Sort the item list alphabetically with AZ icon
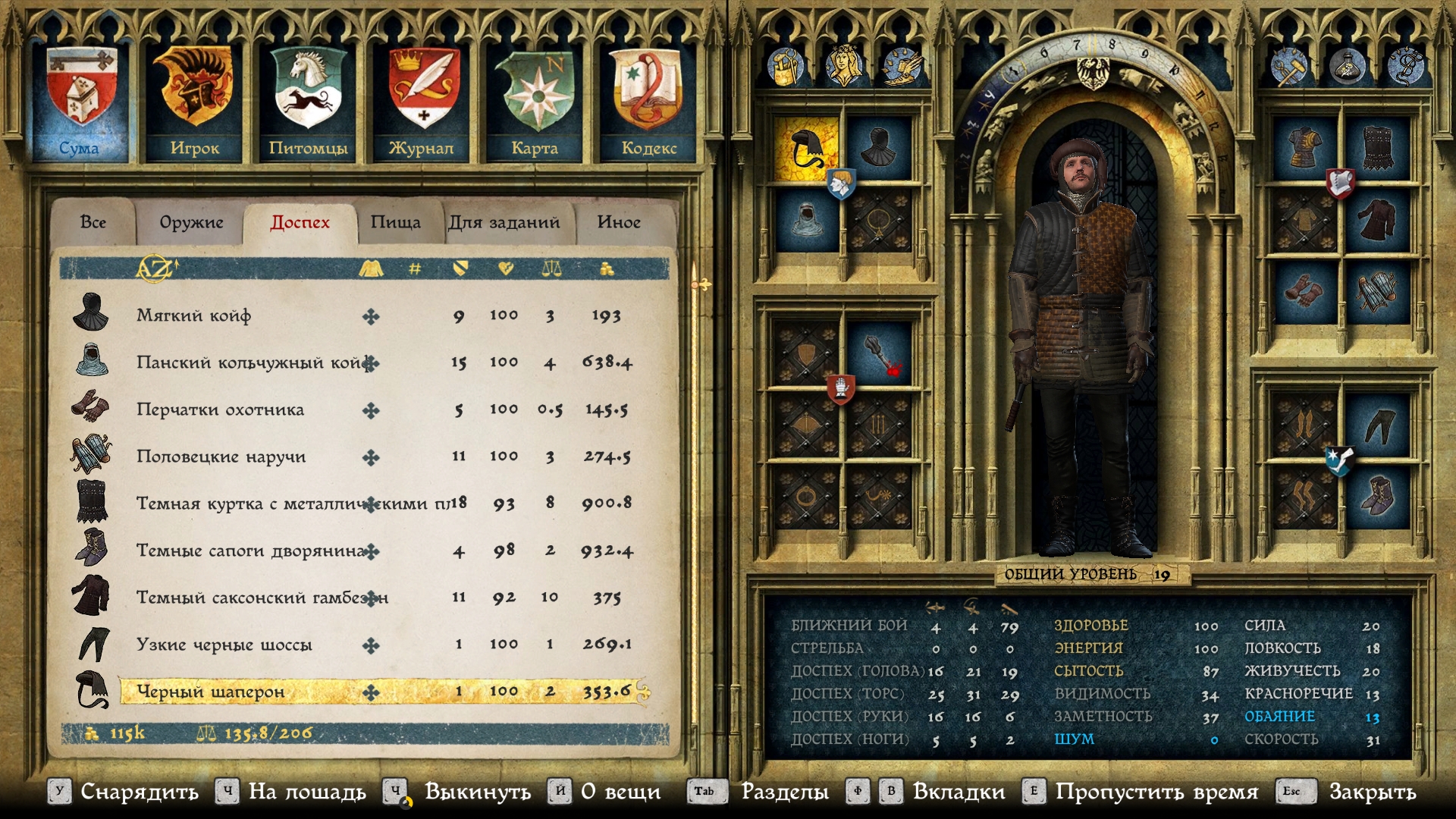 (x=155, y=268)
